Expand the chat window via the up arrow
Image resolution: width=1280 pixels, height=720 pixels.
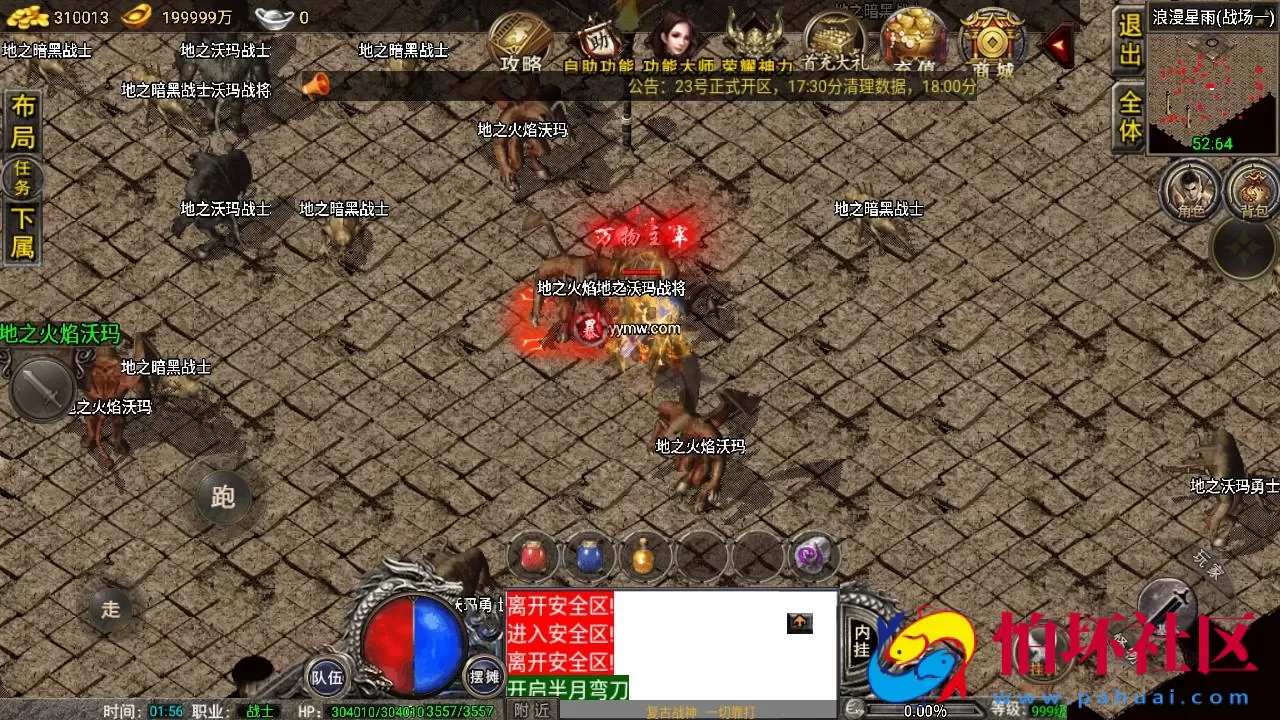point(799,622)
